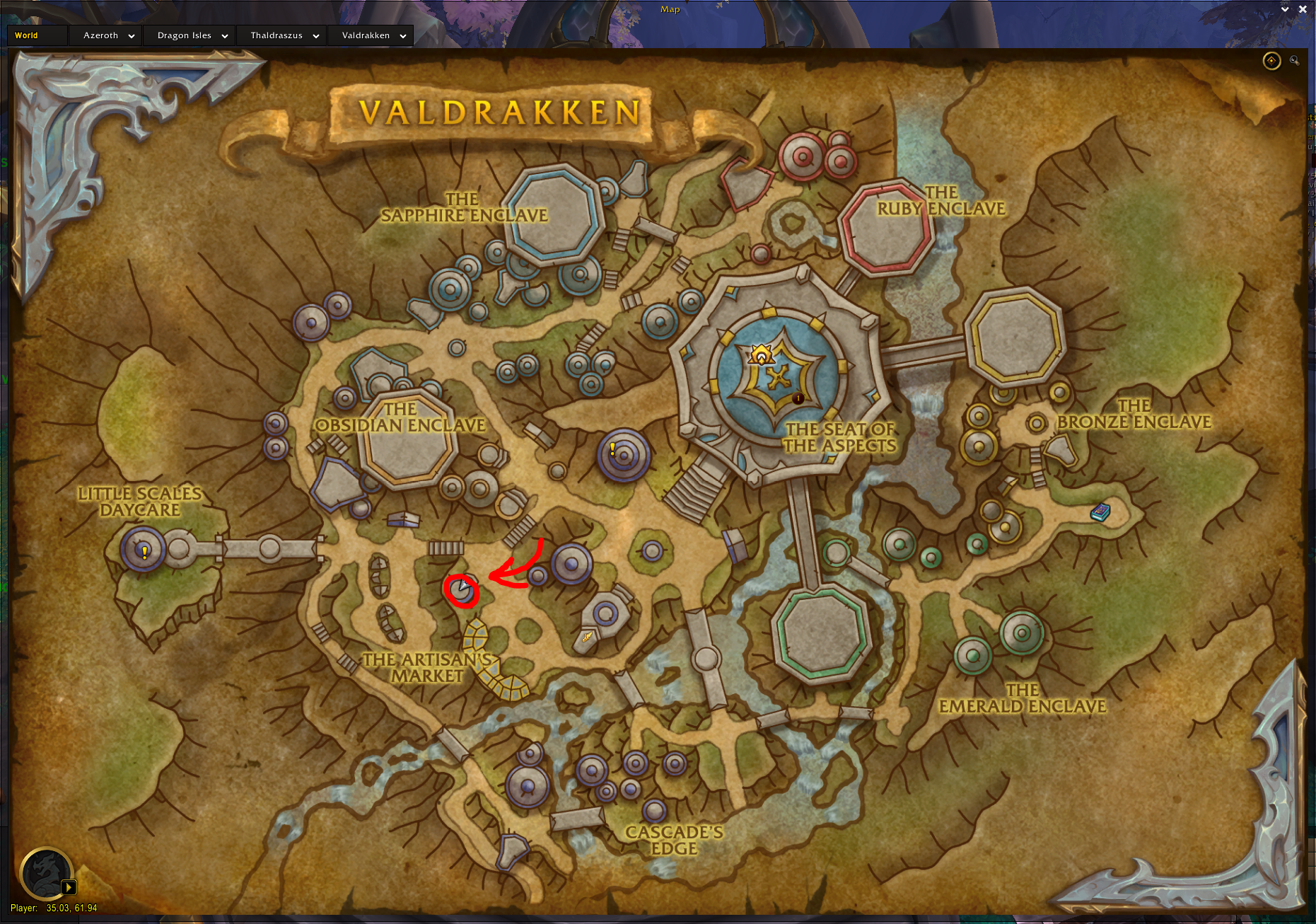
Task: Click the golden circular tracking icon in the top-right
Action: coord(1271,61)
